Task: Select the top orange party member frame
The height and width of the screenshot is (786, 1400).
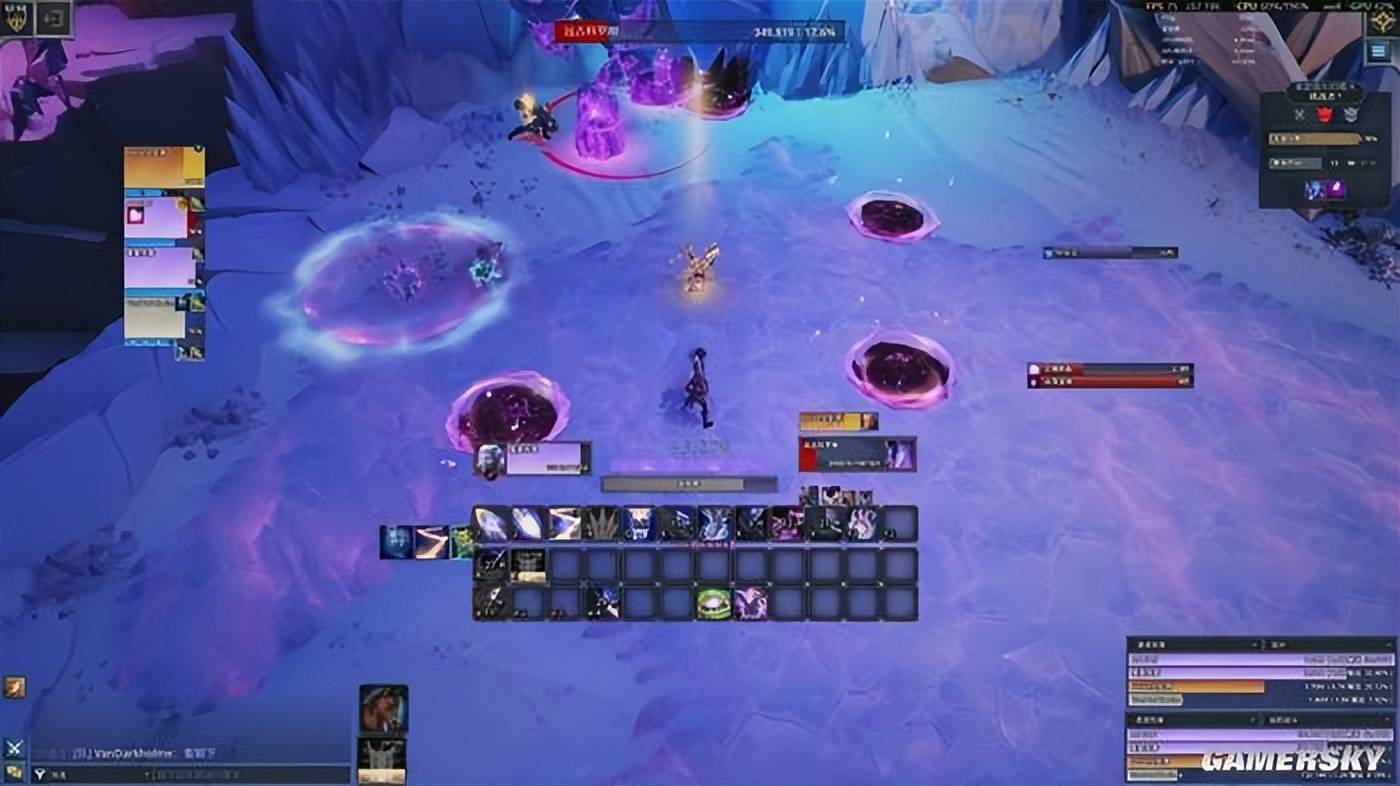Action: pos(164,166)
